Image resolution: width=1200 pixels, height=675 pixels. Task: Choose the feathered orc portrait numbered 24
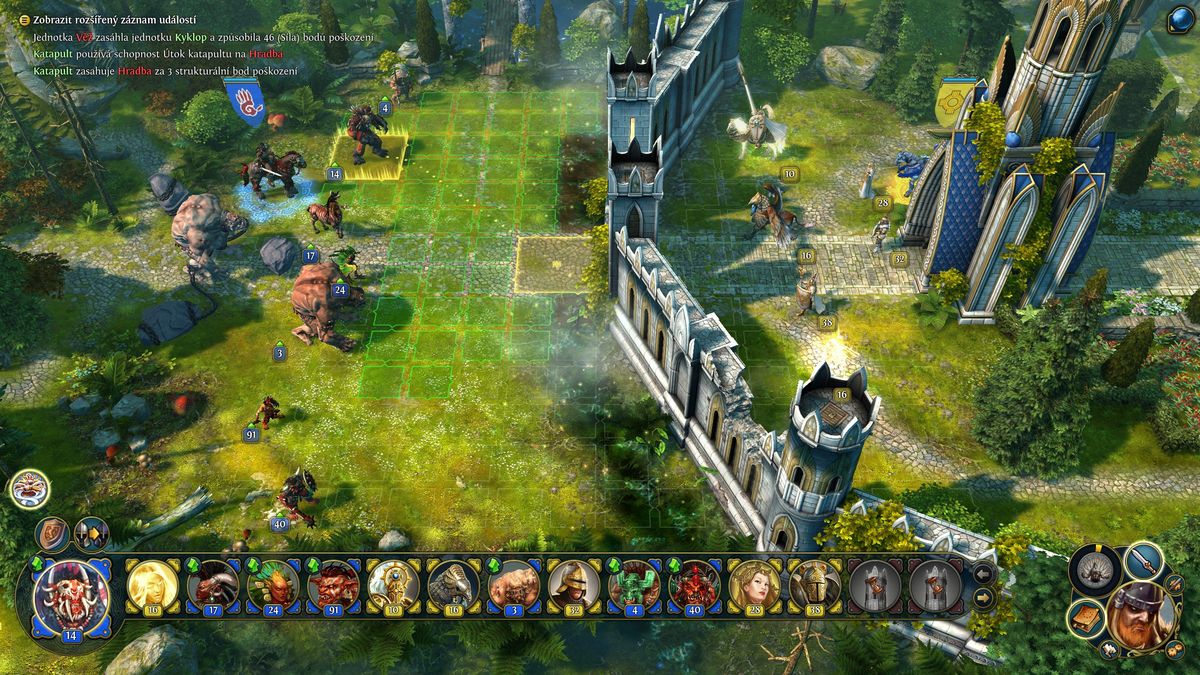tap(273, 584)
